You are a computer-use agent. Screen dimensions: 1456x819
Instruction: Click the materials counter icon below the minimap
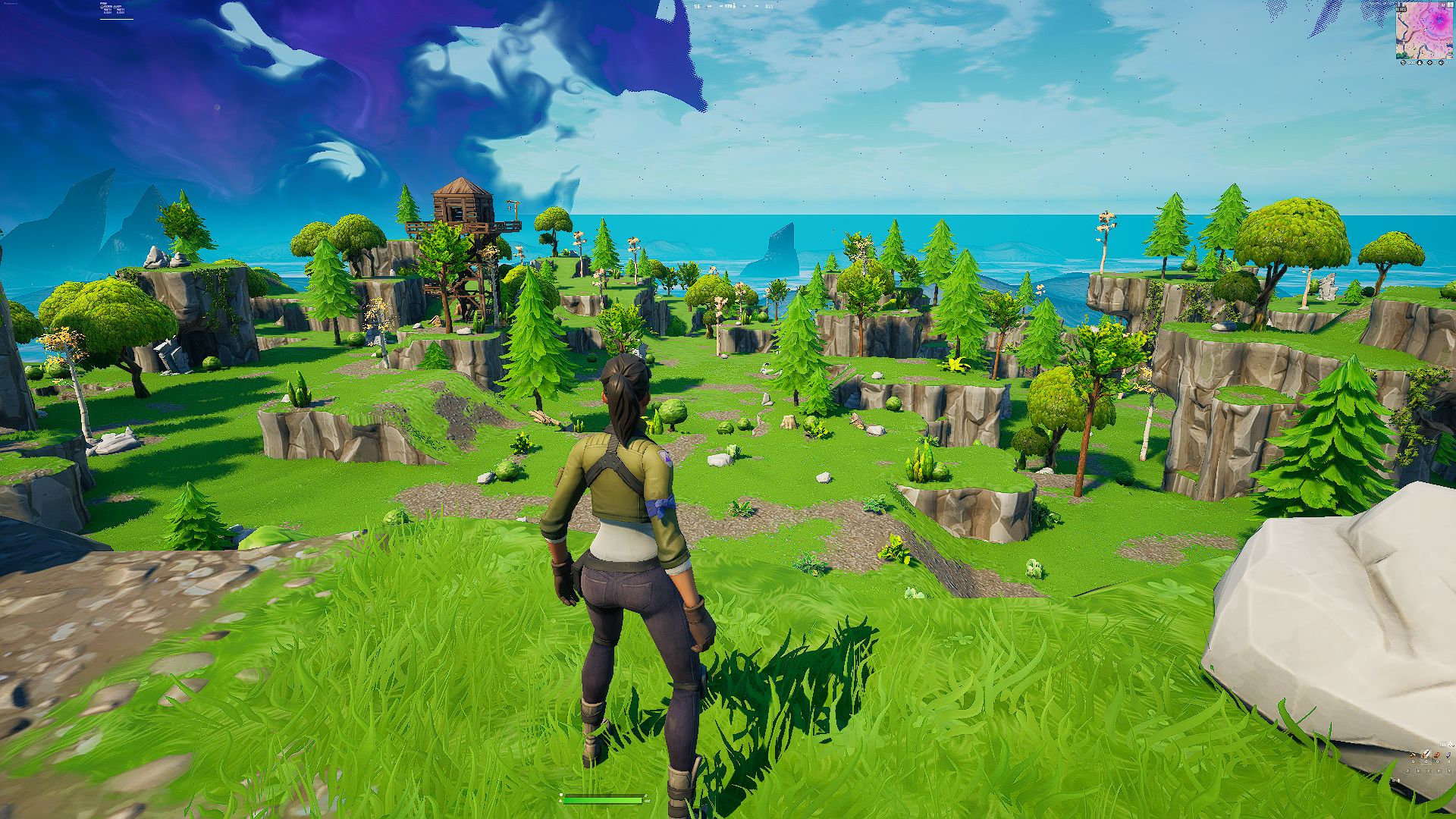point(1403,63)
